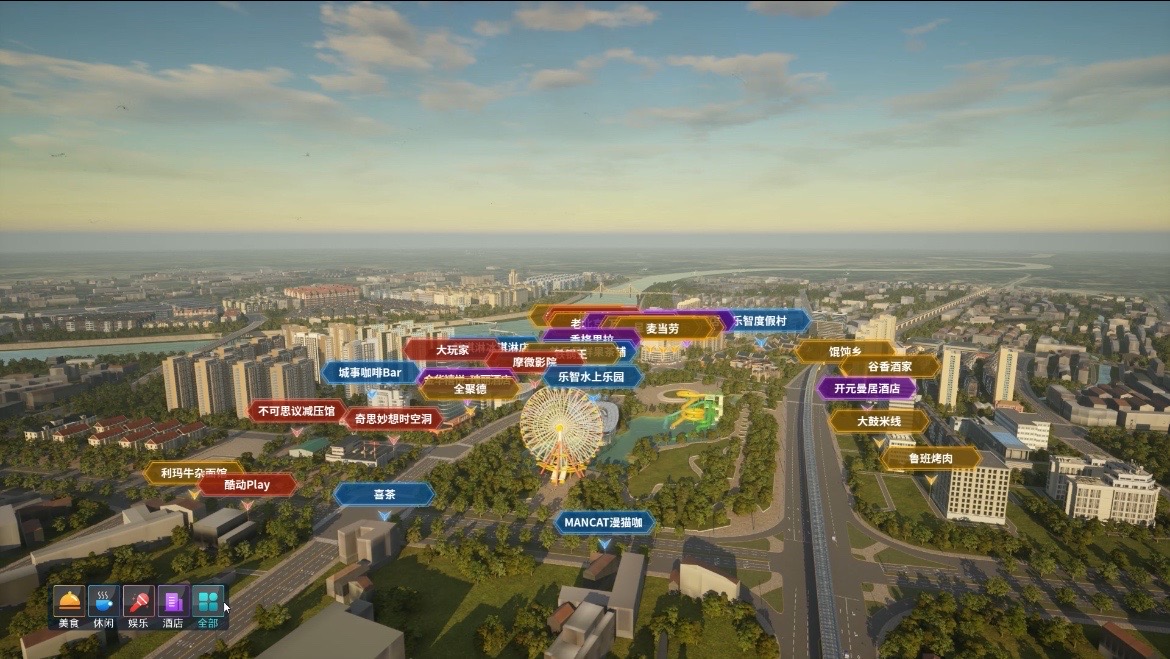The height and width of the screenshot is (659, 1170).
Task: Select the 馄饨乡 marker label
Action: pyautogui.click(x=845, y=351)
